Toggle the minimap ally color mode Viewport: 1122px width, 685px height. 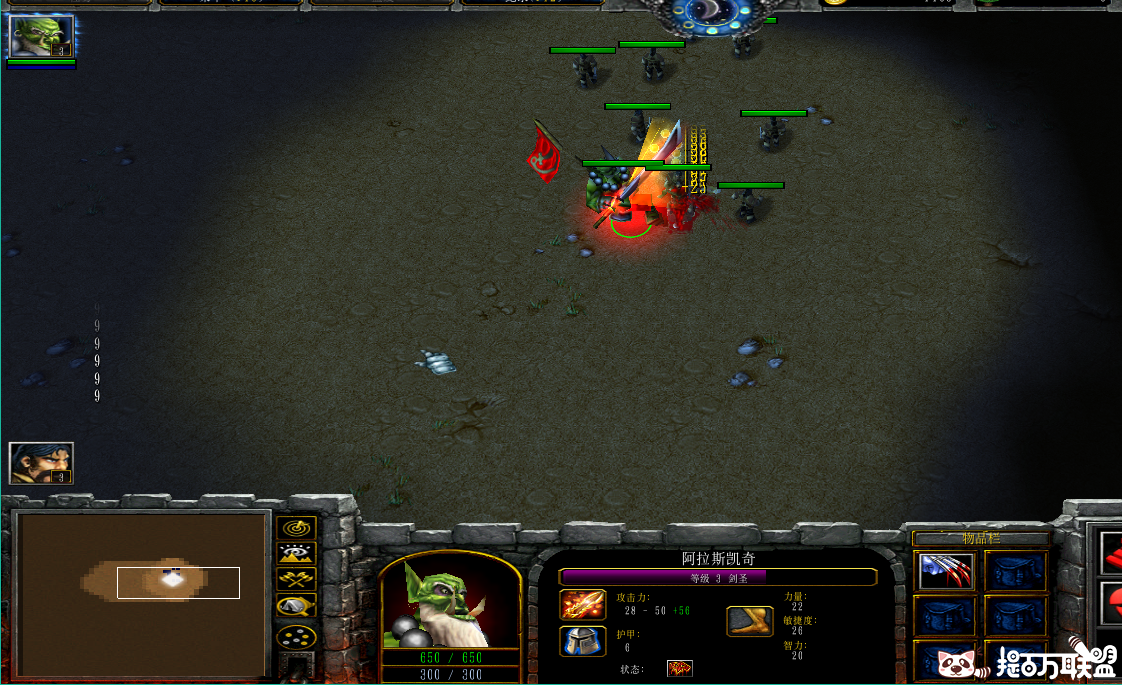296,579
